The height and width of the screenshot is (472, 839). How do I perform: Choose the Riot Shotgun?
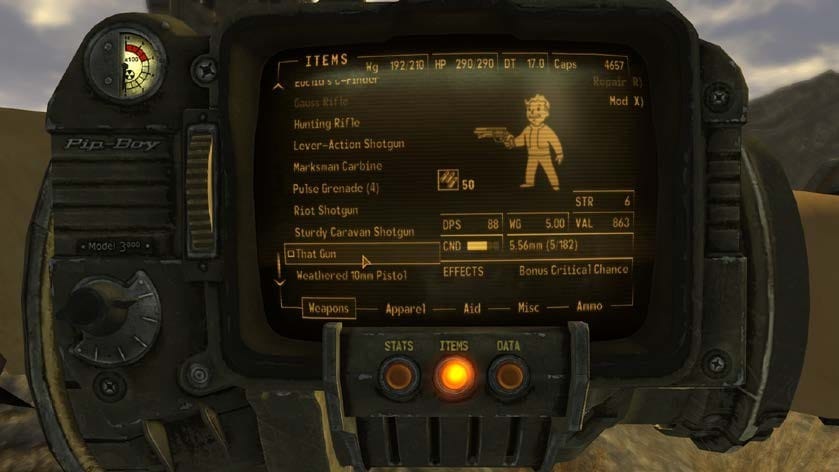click(x=322, y=210)
